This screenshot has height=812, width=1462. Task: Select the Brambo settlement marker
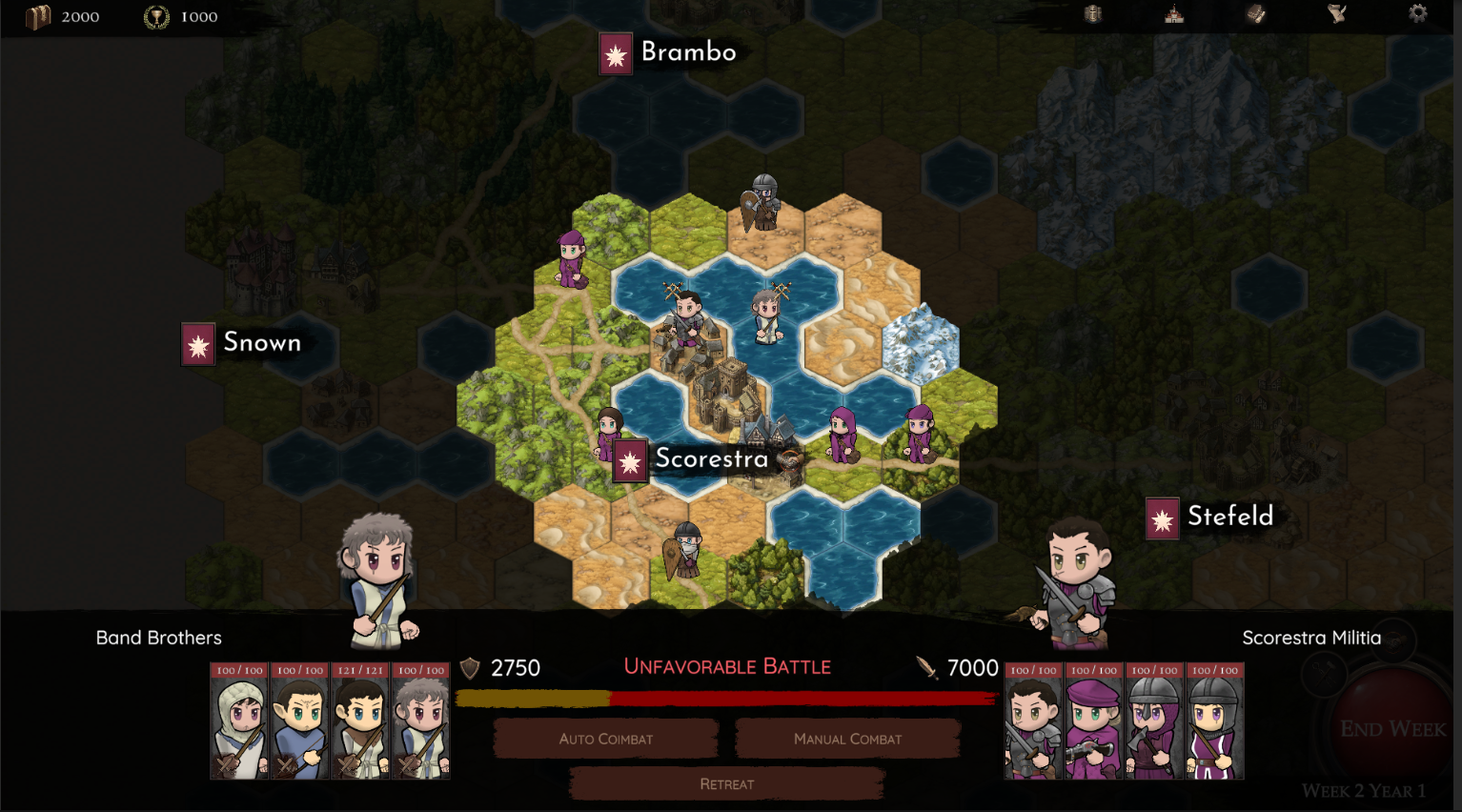[x=615, y=54]
